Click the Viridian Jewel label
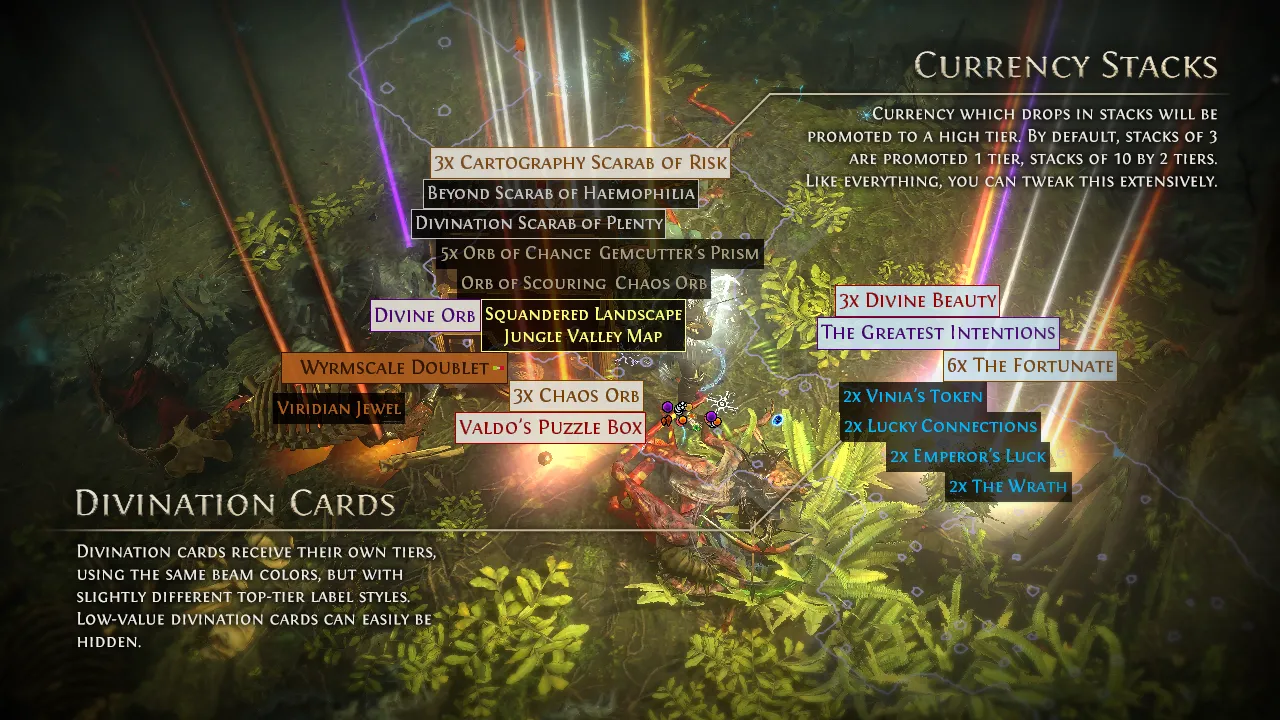 339,408
